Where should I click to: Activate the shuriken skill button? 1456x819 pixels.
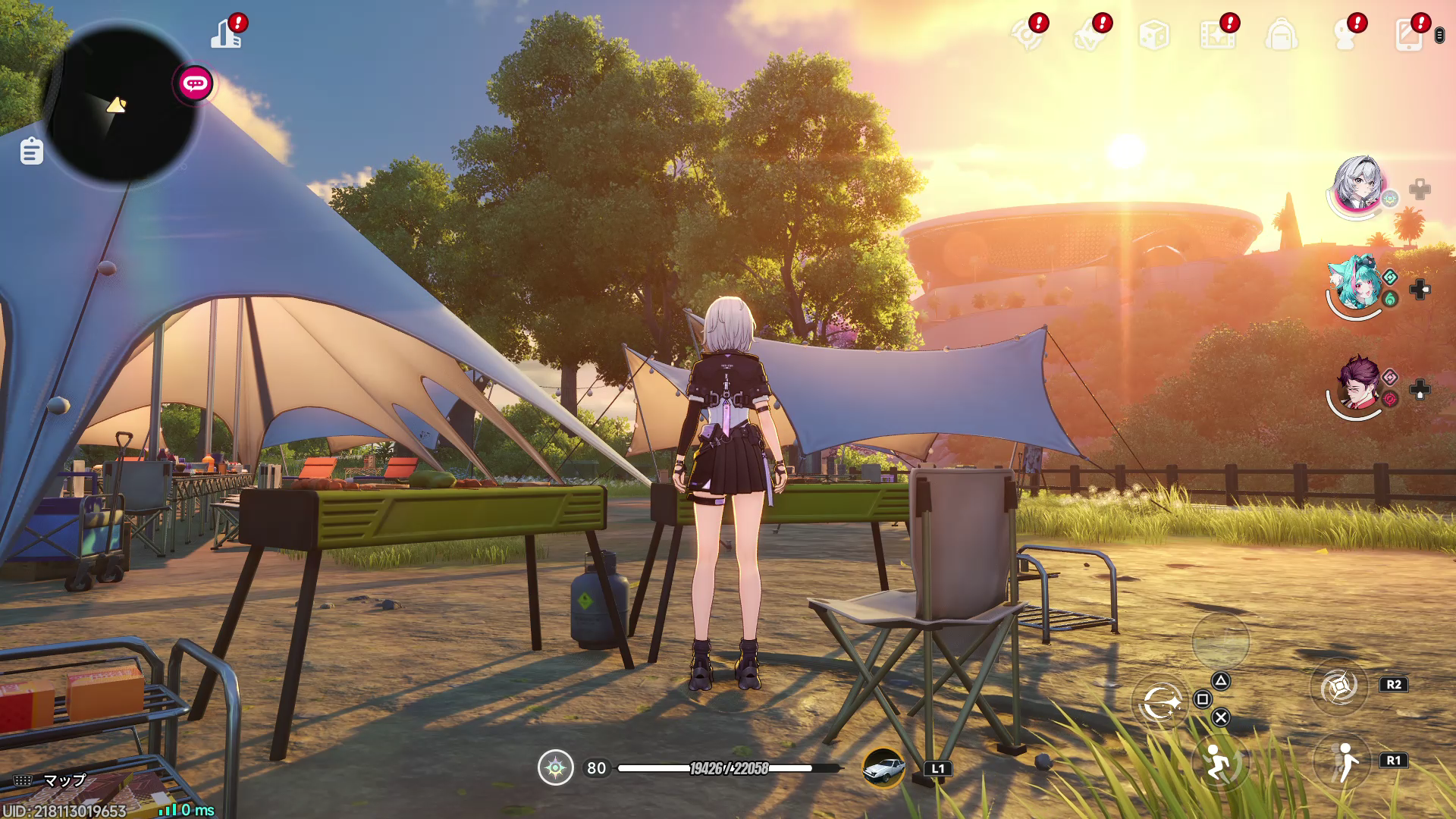[1338, 687]
